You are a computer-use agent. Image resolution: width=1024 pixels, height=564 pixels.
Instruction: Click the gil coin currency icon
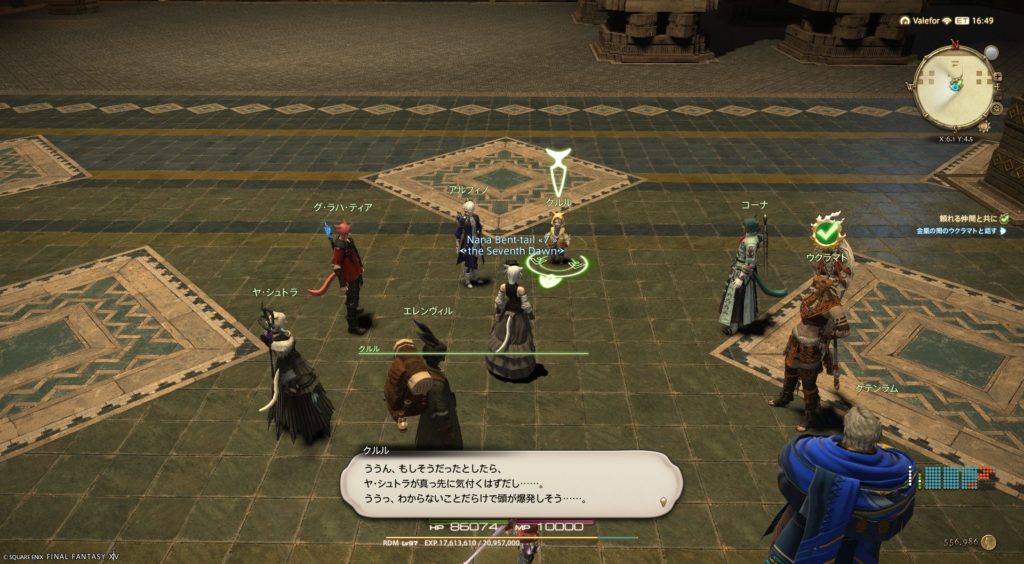coord(988,542)
